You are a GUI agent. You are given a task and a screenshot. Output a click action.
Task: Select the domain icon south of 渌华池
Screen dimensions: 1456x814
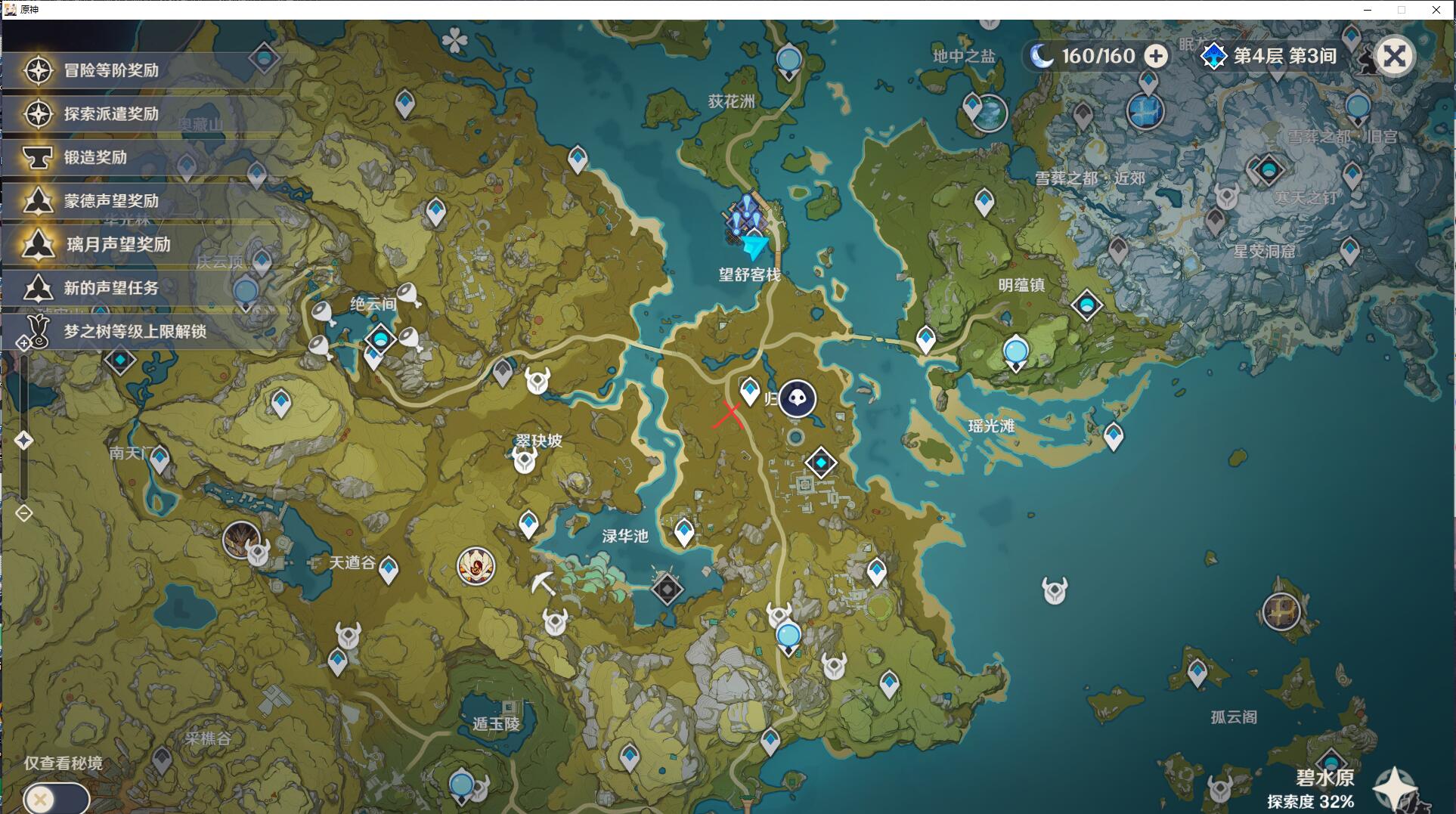(666, 590)
